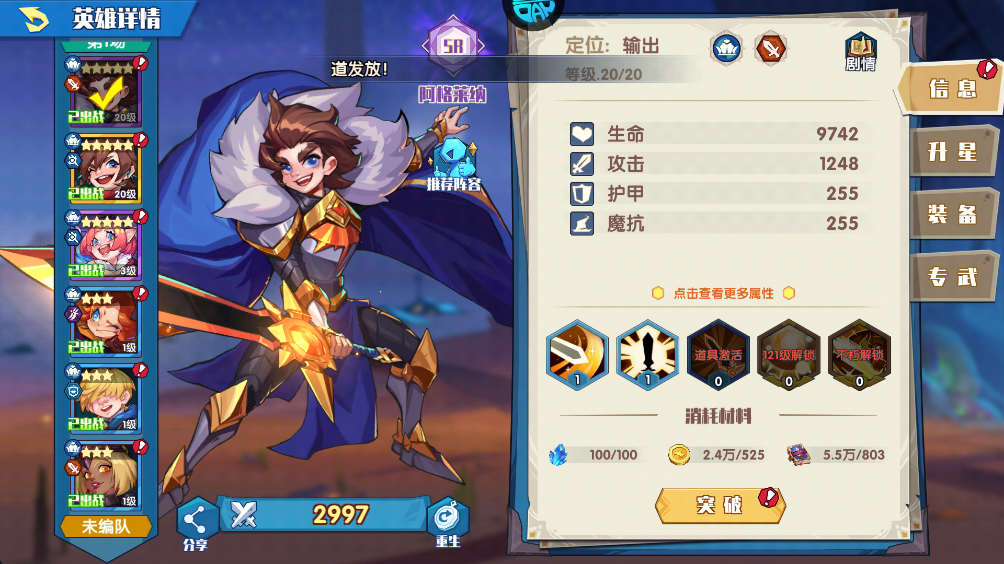Switch to the 装备 tab

tap(951, 214)
